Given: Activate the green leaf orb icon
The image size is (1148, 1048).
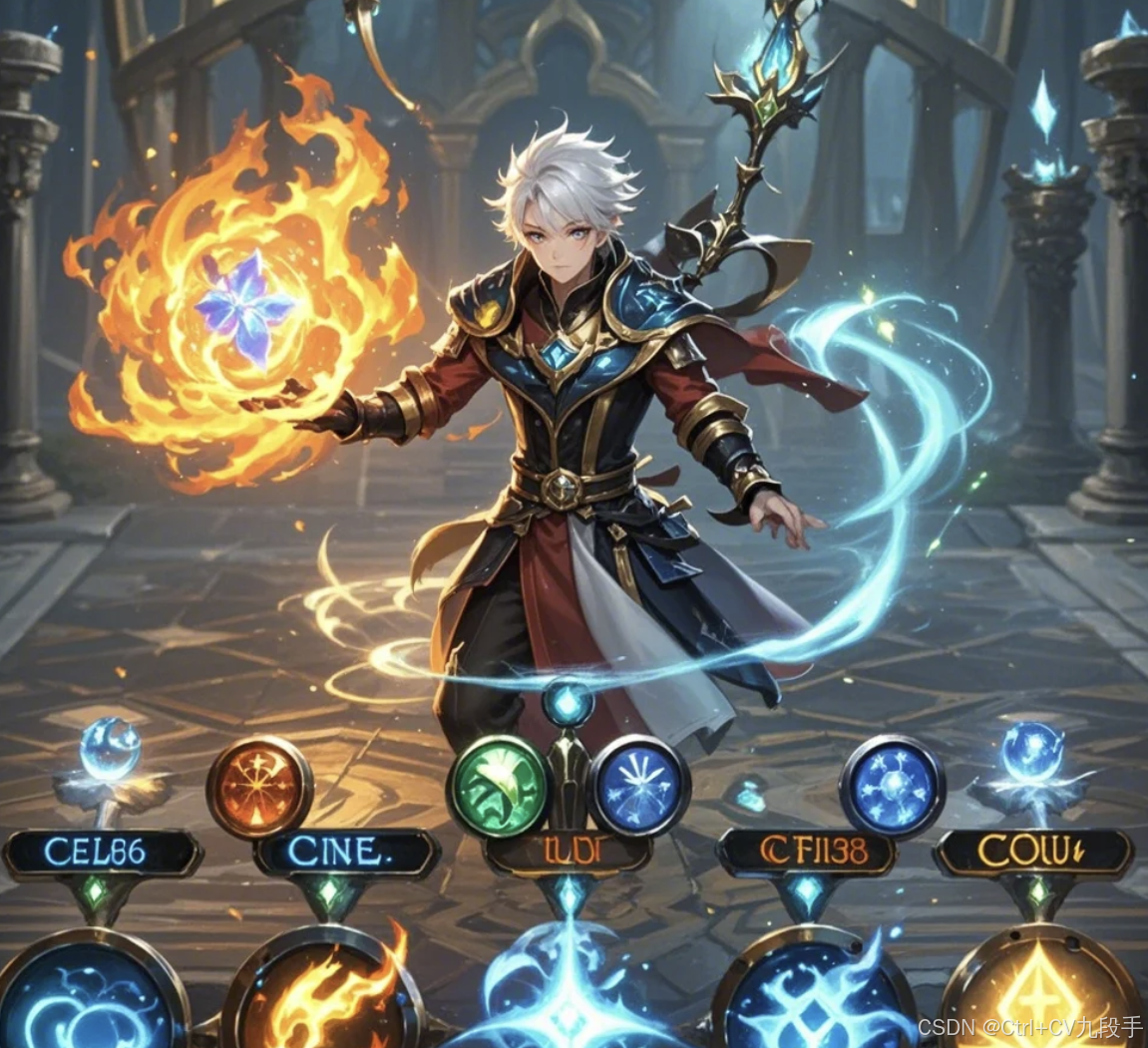Looking at the screenshot, I should 499,786.
